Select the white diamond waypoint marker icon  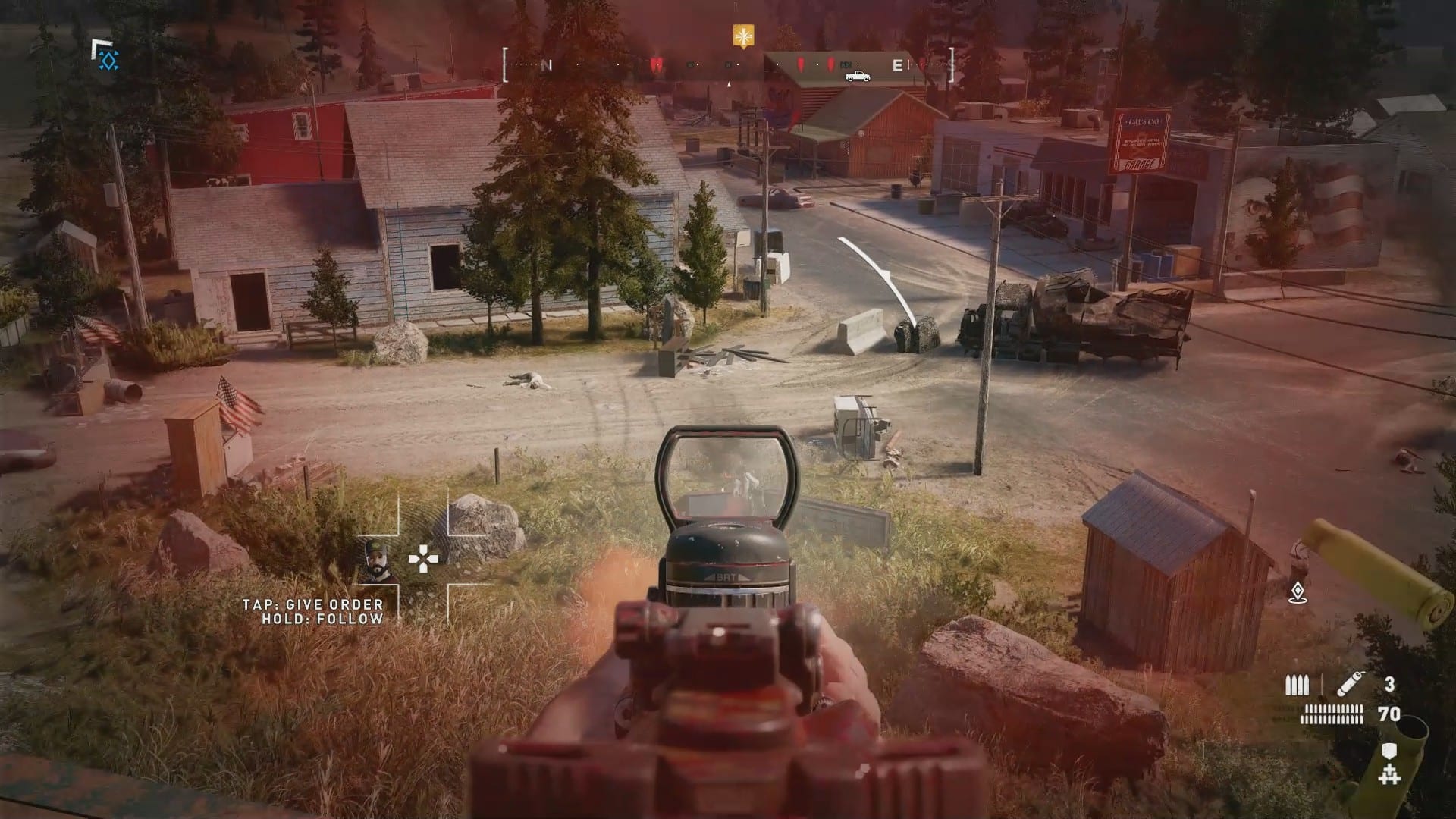[1298, 592]
